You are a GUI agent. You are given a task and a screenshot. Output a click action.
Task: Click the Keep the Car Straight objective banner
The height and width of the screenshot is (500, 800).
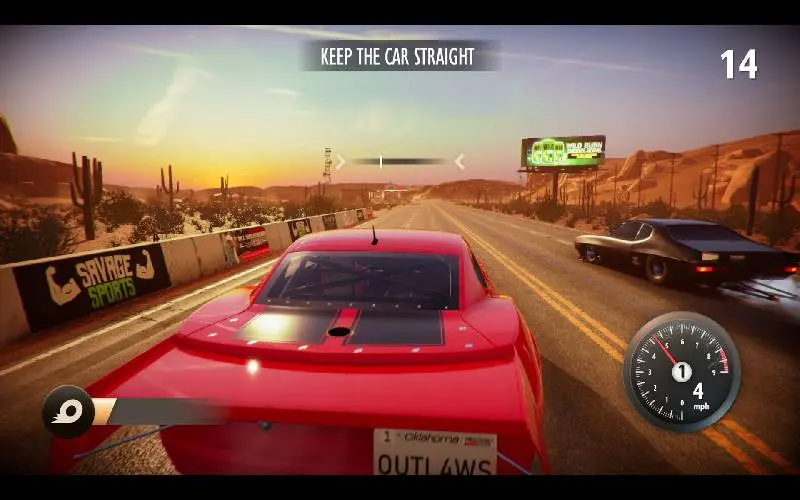click(398, 56)
